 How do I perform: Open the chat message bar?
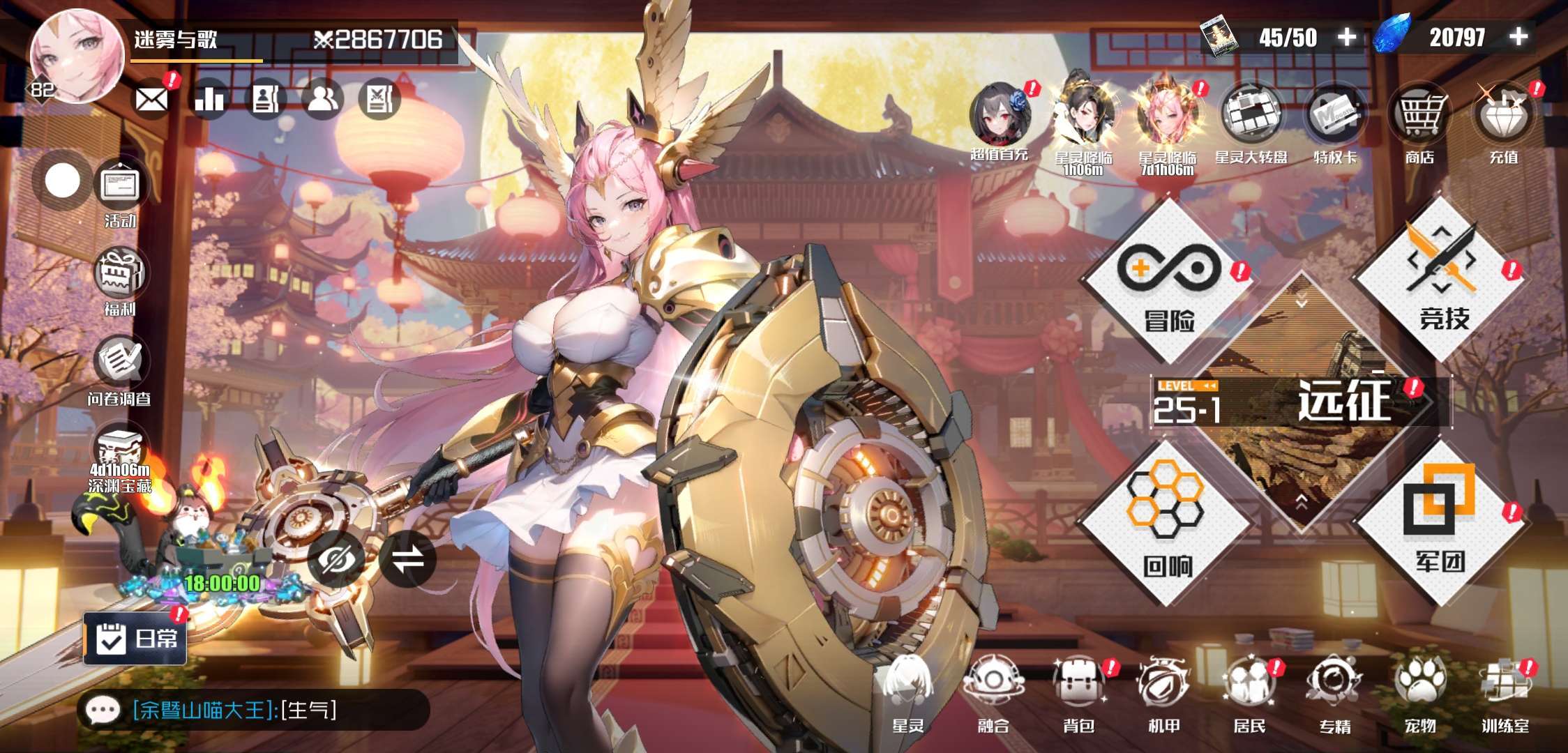(x=251, y=710)
